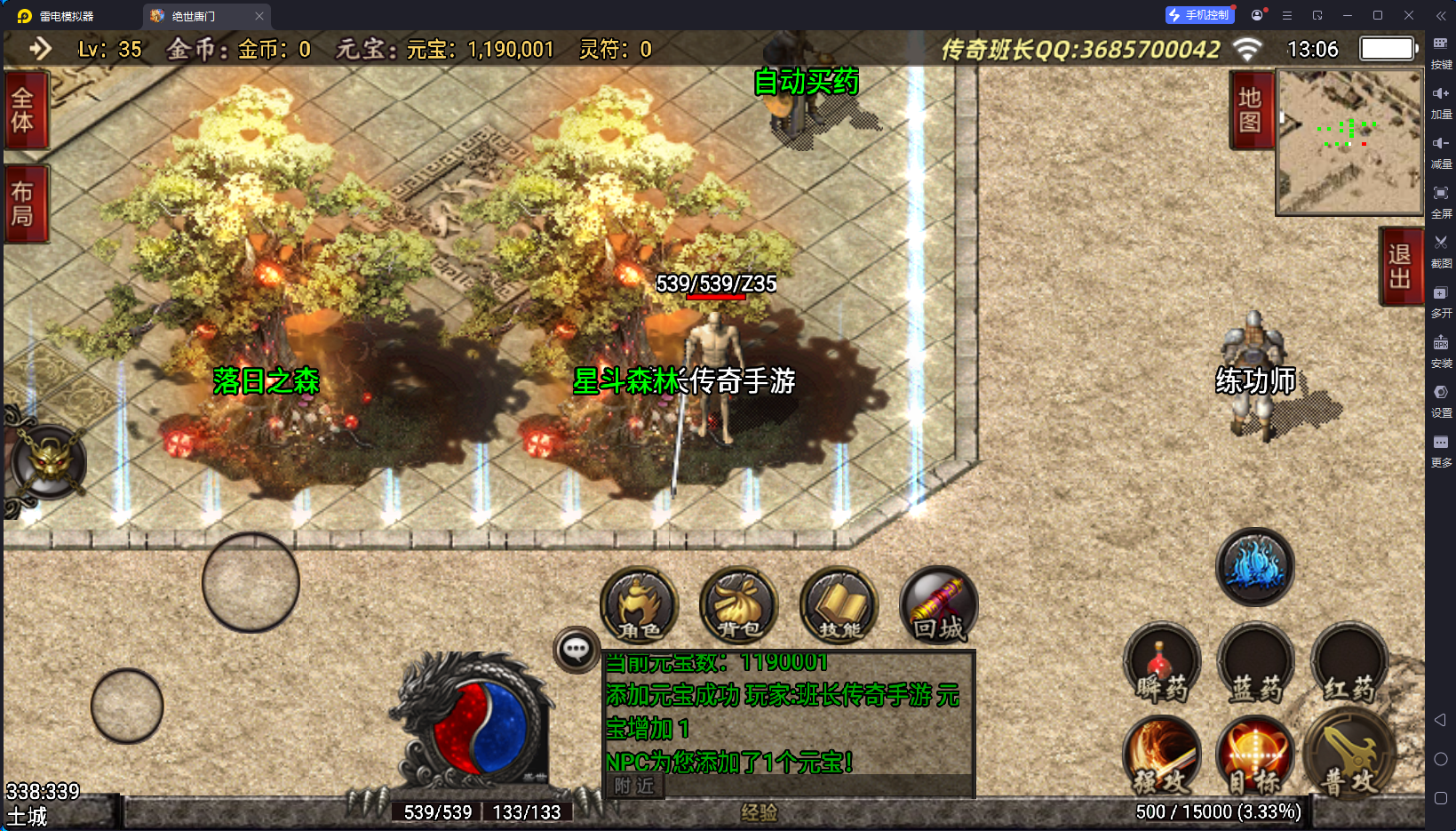The image size is (1456, 831).
Task: Use the 回城 return scroll
Action: pos(939,606)
